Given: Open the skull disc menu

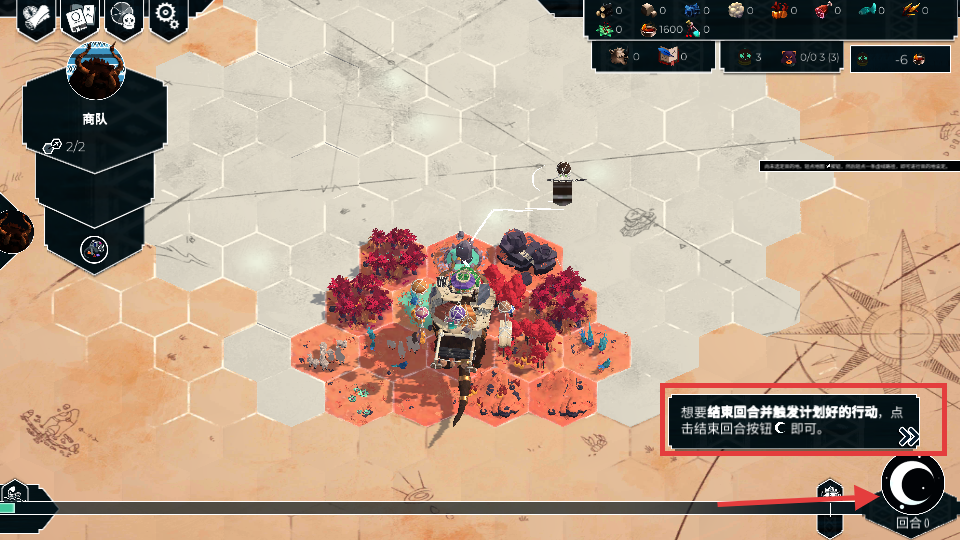Looking at the screenshot, I should point(124,17).
